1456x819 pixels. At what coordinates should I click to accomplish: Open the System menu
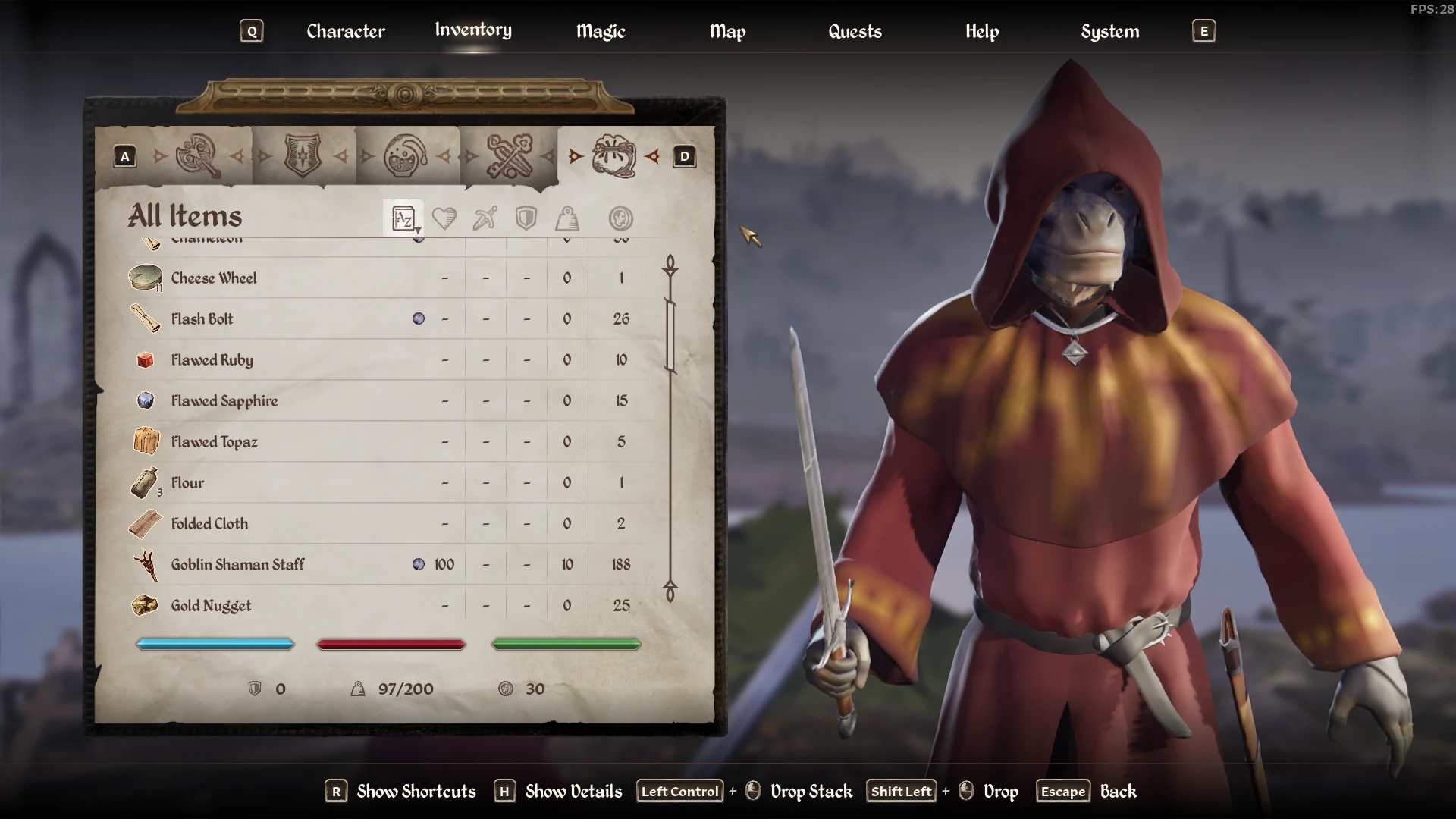(x=1109, y=31)
